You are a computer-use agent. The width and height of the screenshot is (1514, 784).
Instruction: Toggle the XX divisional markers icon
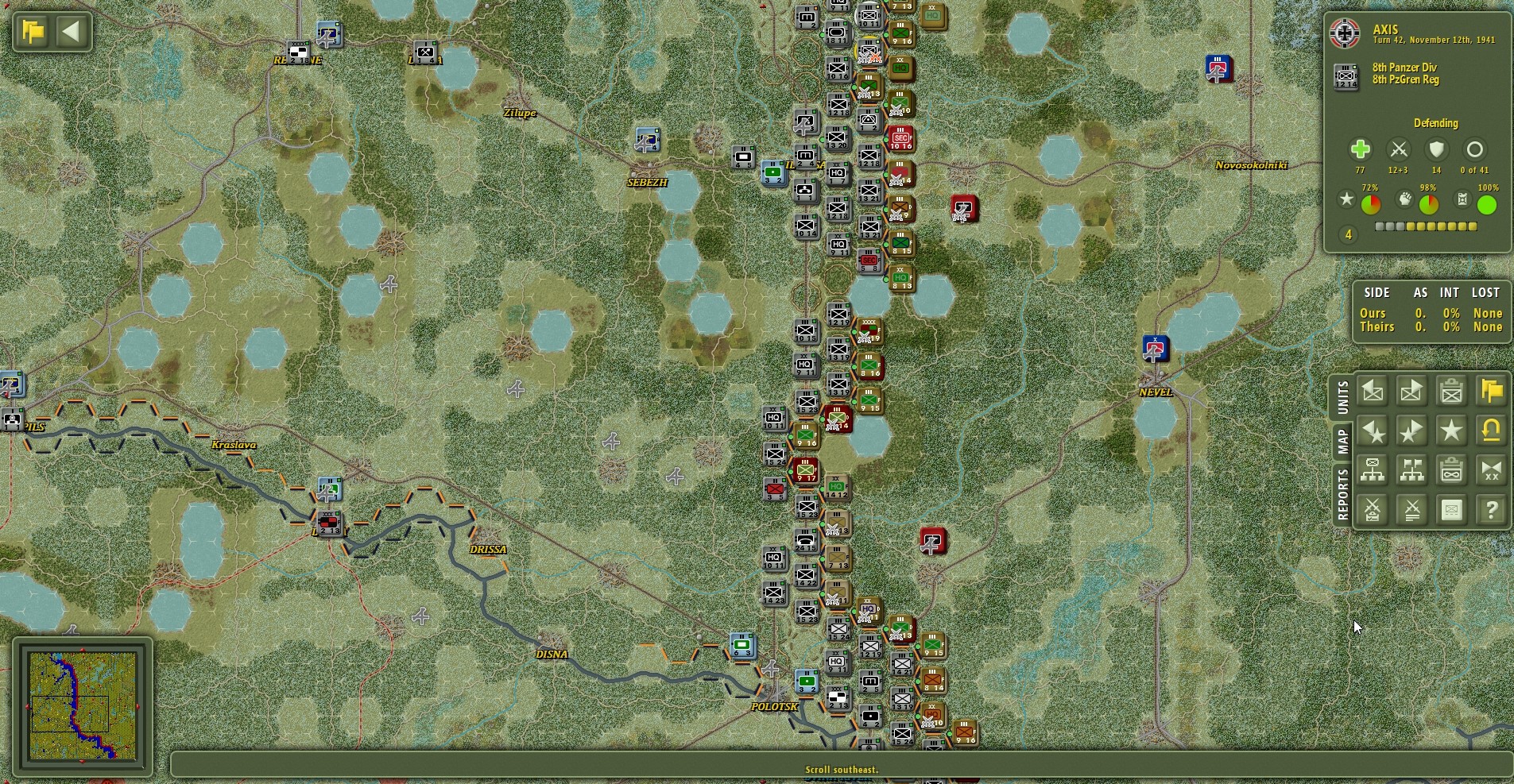[x=1492, y=469]
